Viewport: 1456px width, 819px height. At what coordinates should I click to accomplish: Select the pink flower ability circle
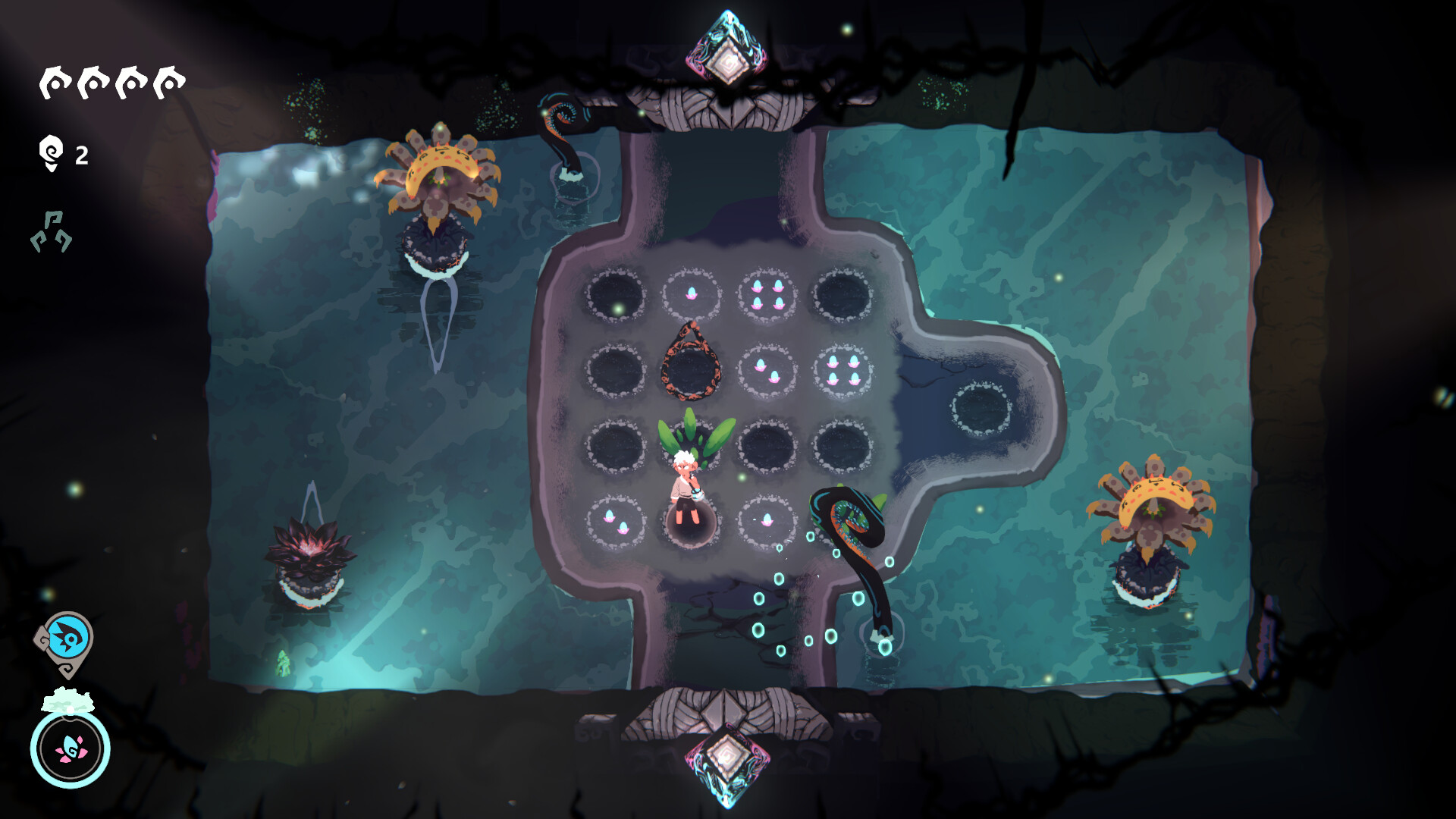(71, 748)
